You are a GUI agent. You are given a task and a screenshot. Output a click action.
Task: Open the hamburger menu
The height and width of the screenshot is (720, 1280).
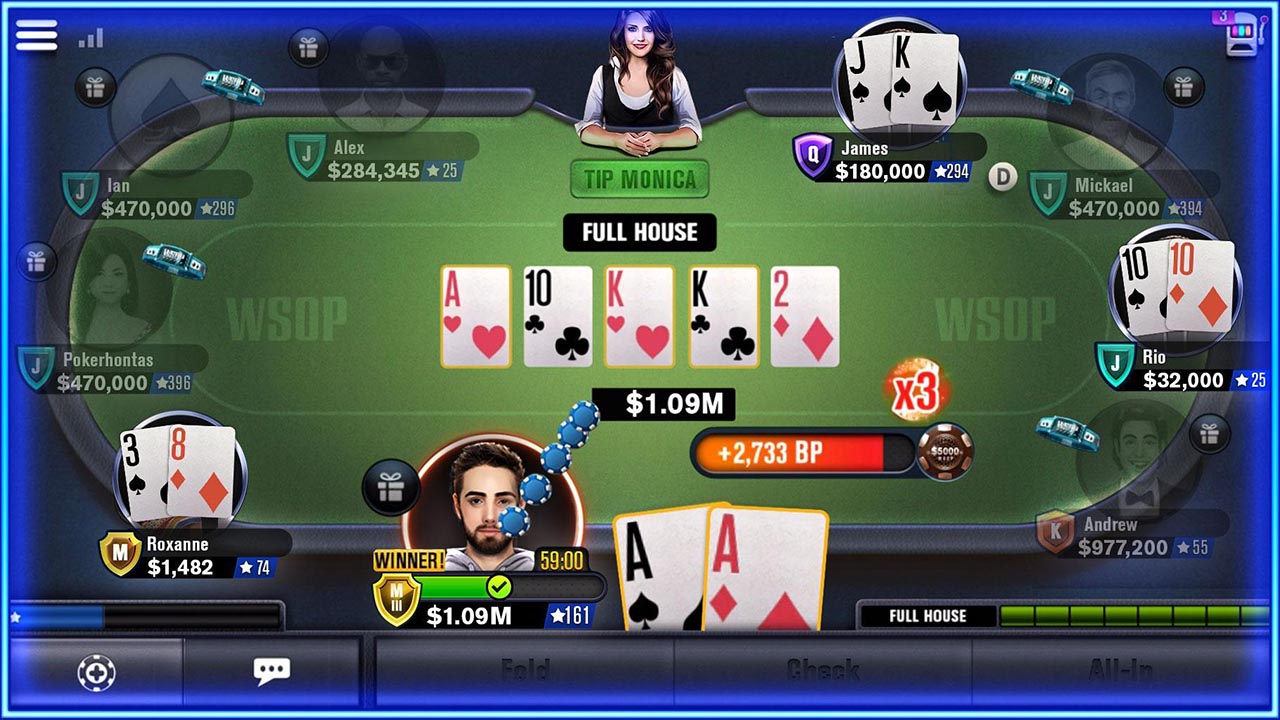pos(36,36)
